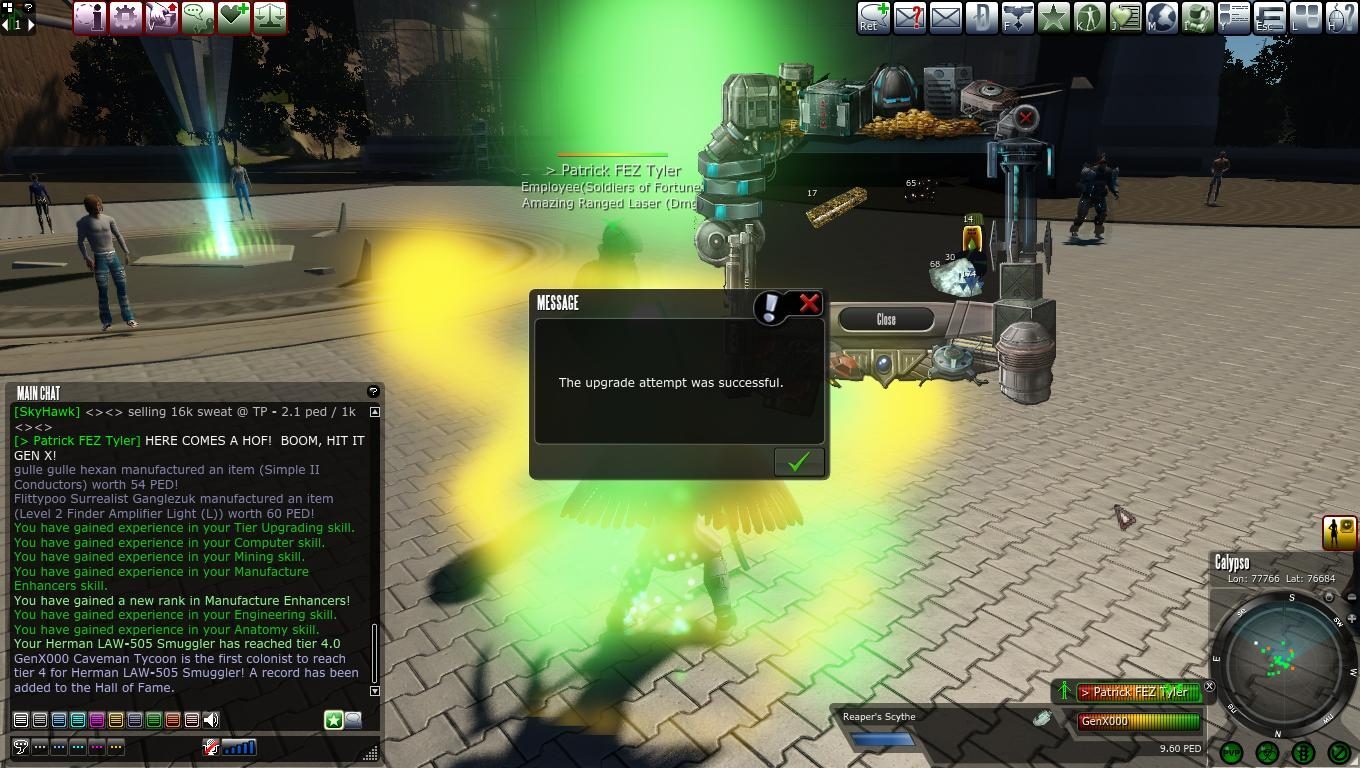Open the world map globe icon
The image size is (1360, 768).
click(1162, 17)
